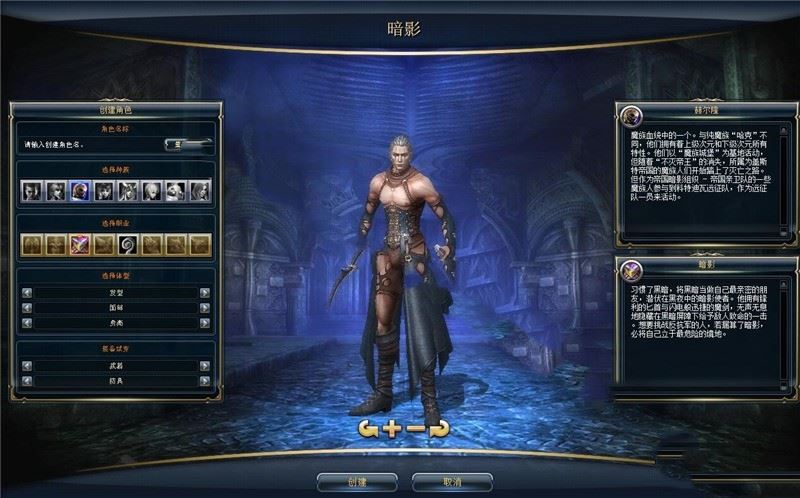Switch to the next 面部 face option
The width and height of the screenshot is (800, 498).
click(x=205, y=308)
